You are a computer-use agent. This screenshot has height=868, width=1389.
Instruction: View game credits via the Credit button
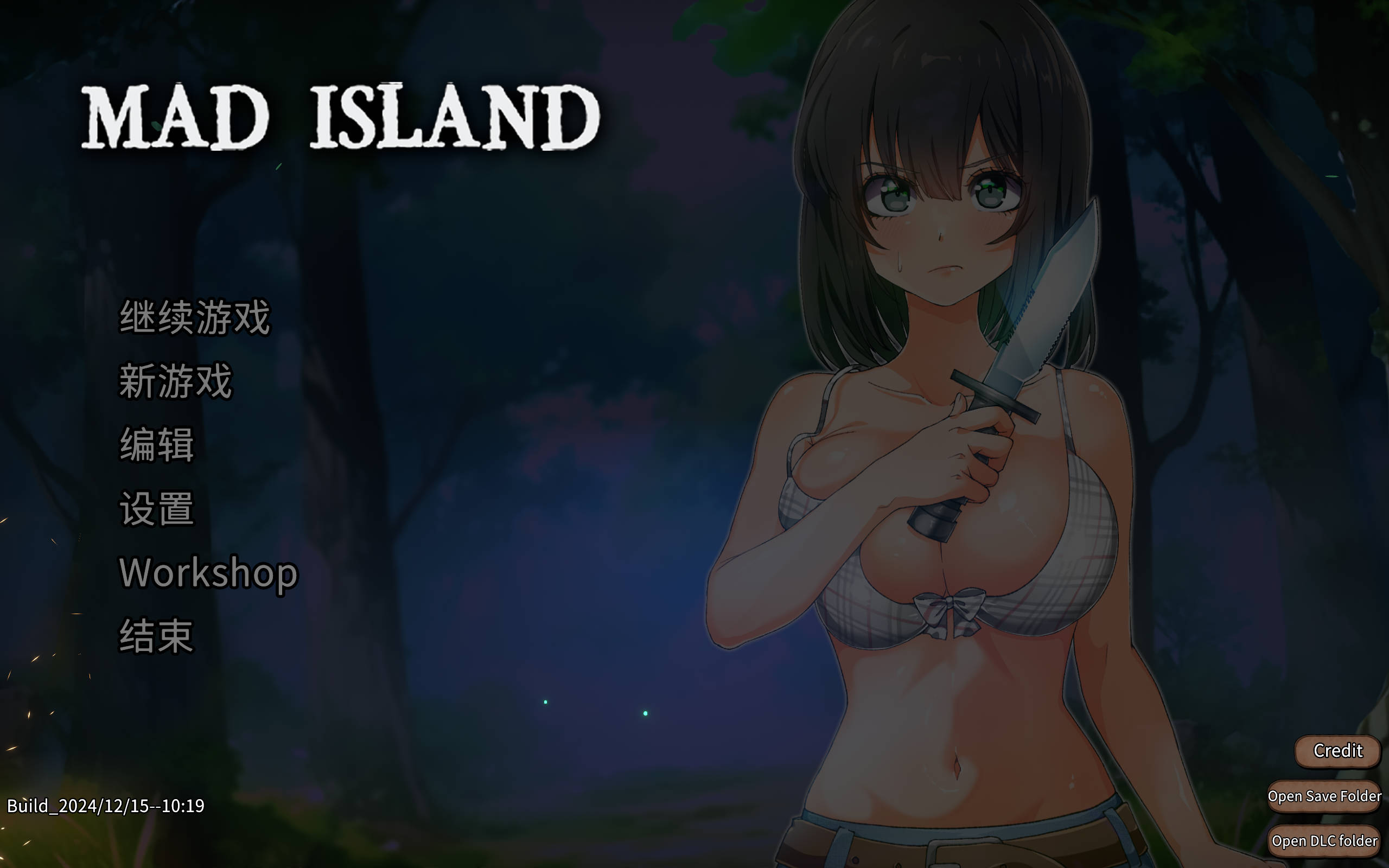(1338, 750)
